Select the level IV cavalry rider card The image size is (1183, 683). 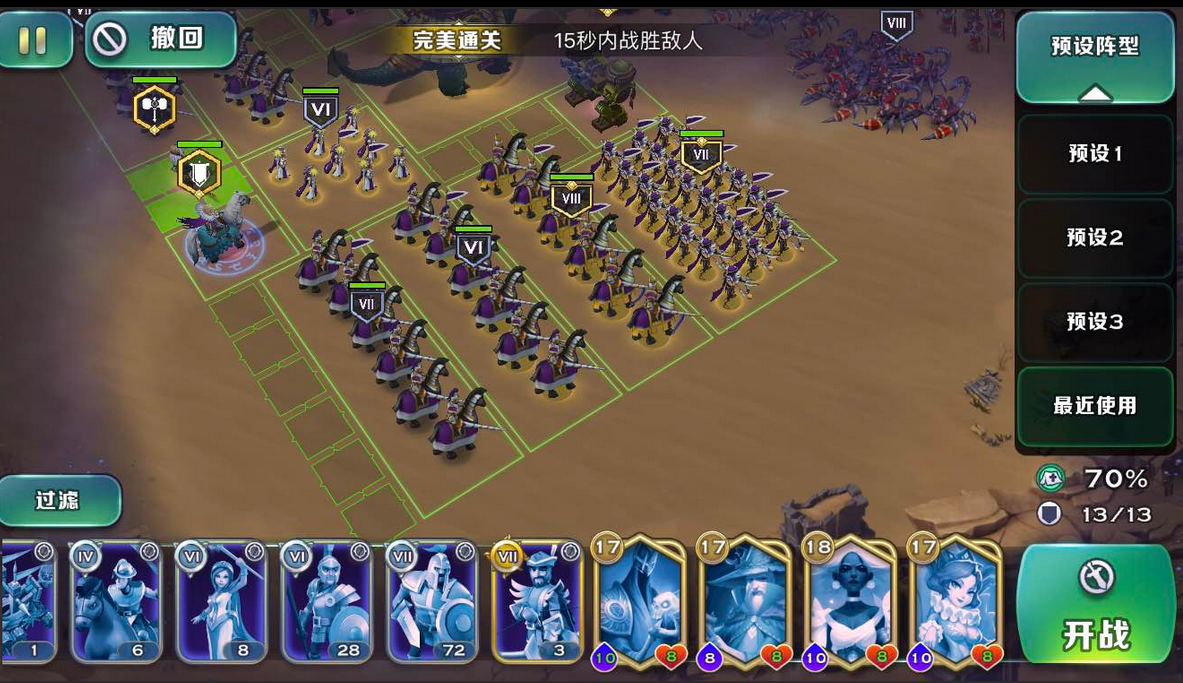click(116, 602)
